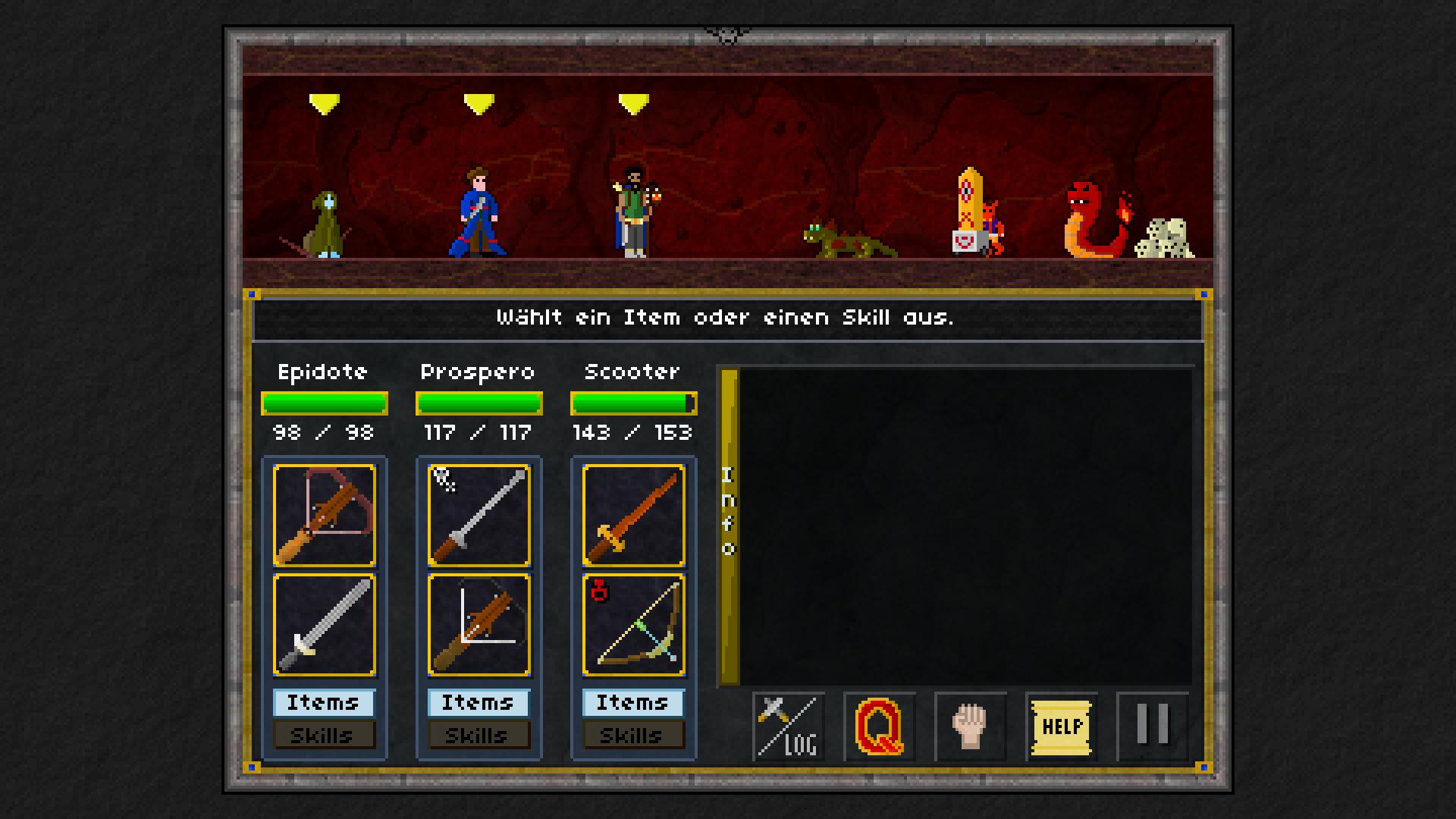Screen dimensions: 1456x819
Task: Show Scooter's Items tab
Action: coord(633,703)
